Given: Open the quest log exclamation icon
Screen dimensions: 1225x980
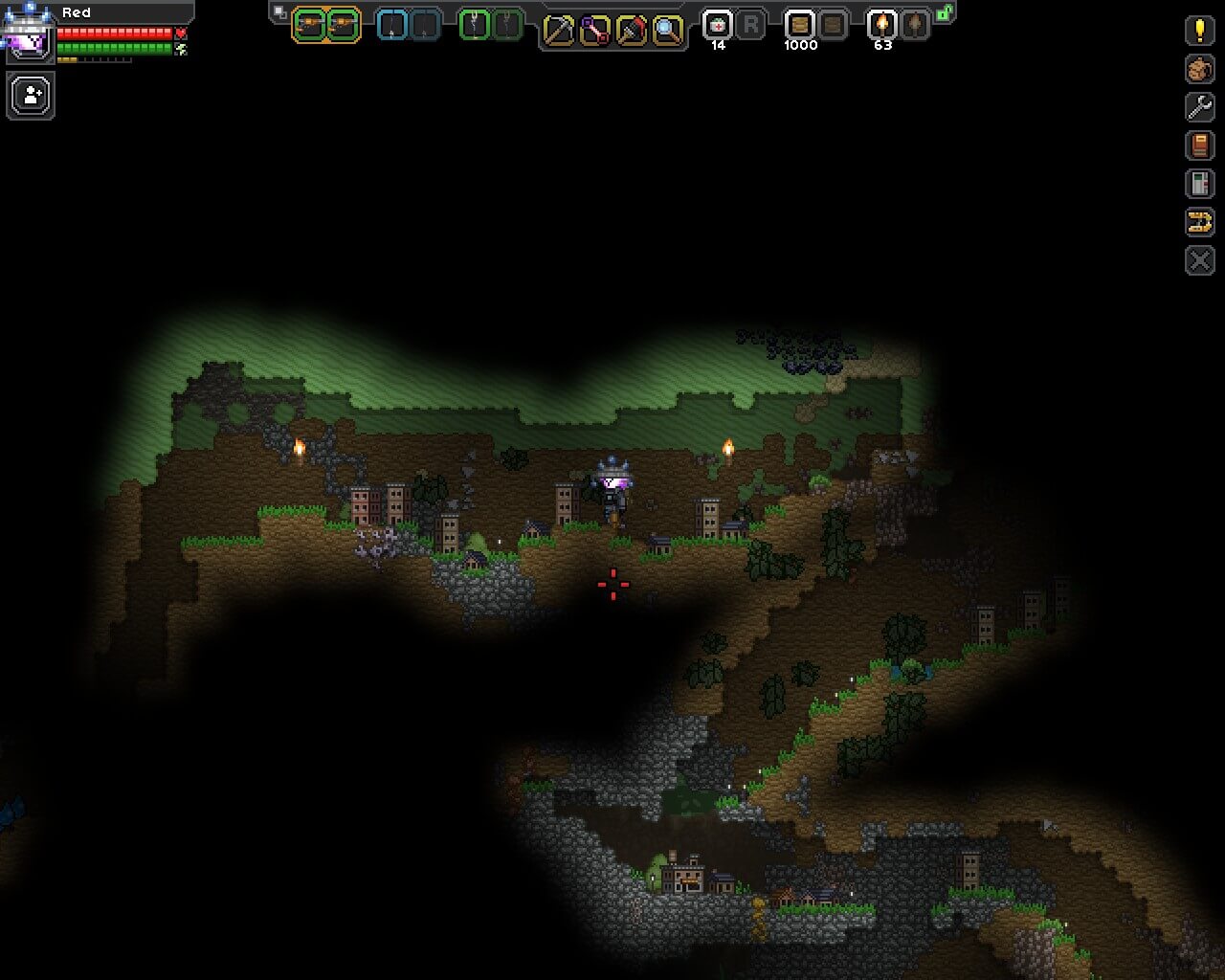Looking at the screenshot, I should click(1199, 30).
